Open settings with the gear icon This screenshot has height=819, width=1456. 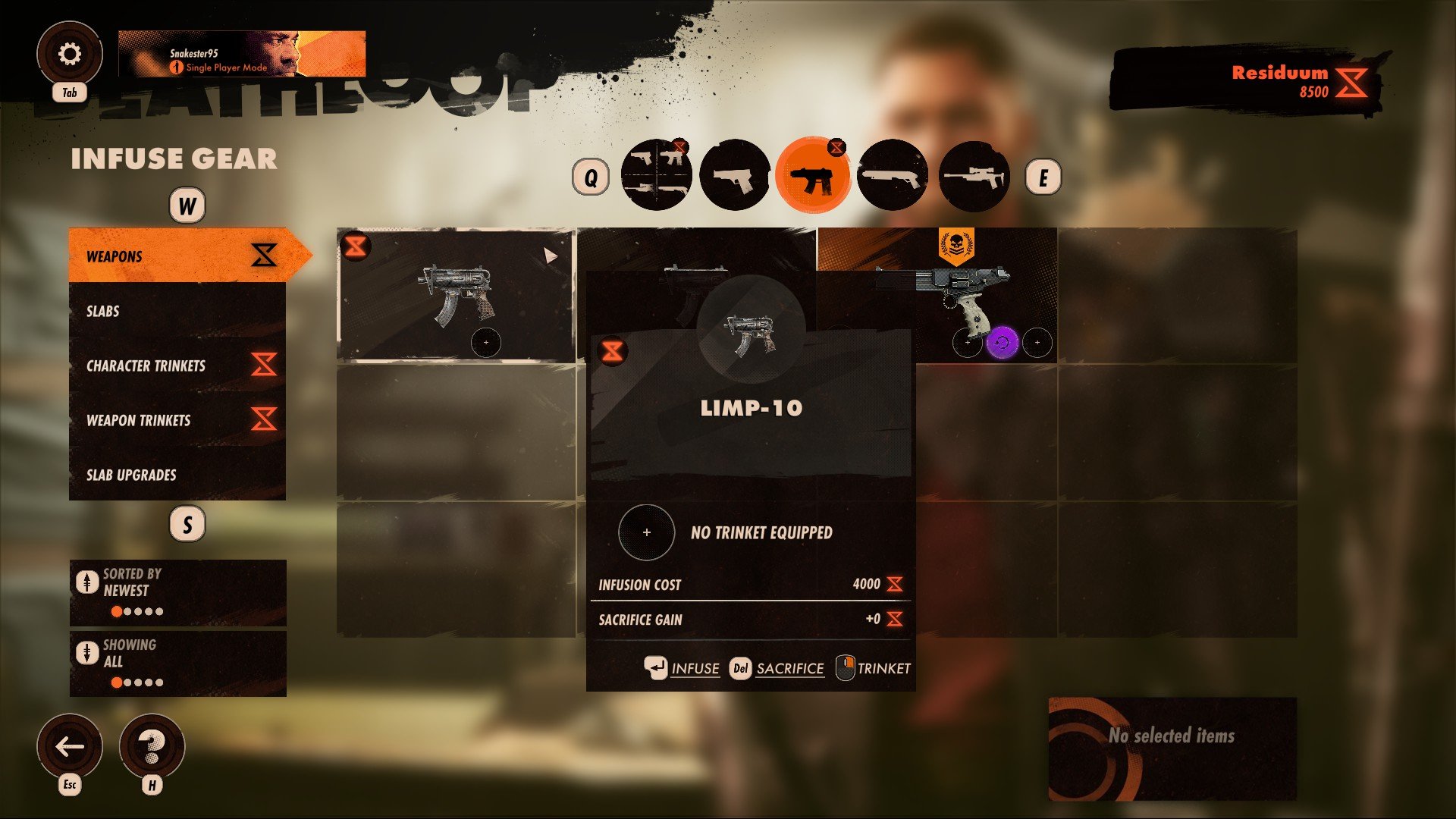click(70, 53)
